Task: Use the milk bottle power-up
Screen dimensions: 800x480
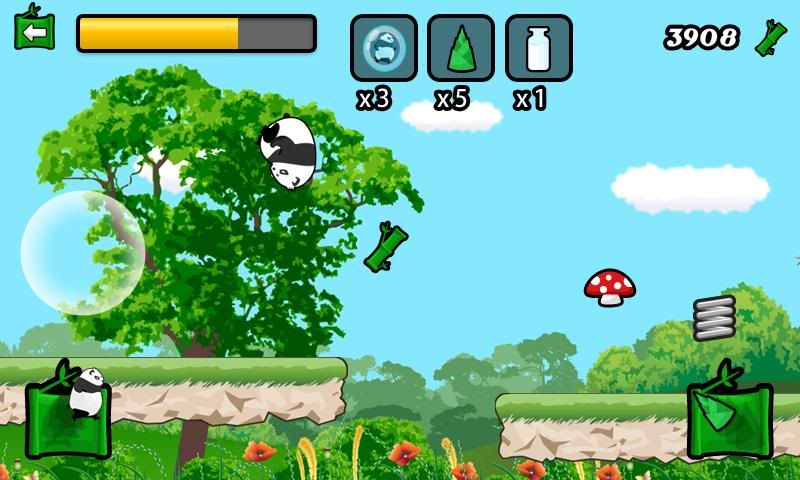Action: tap(538, 48)
